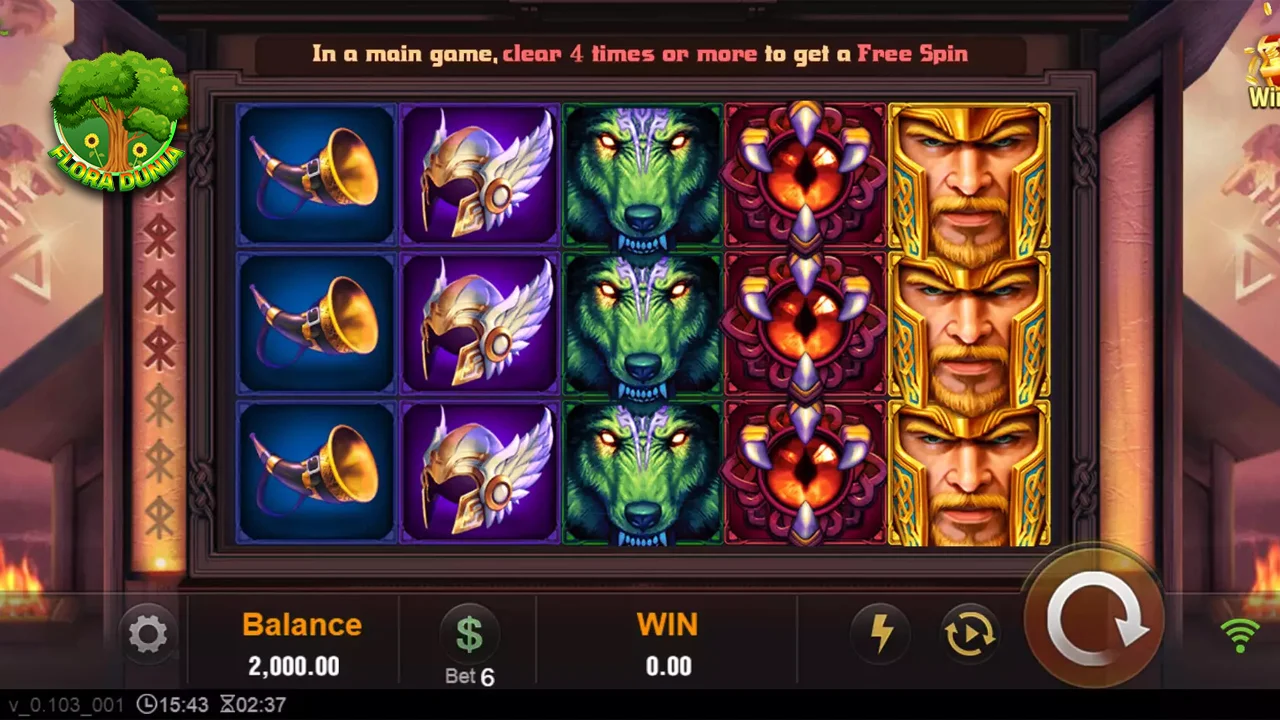Open bet options via the dollar icon
The height and width of the screenshot is (720, 1280).
[470, 631]
